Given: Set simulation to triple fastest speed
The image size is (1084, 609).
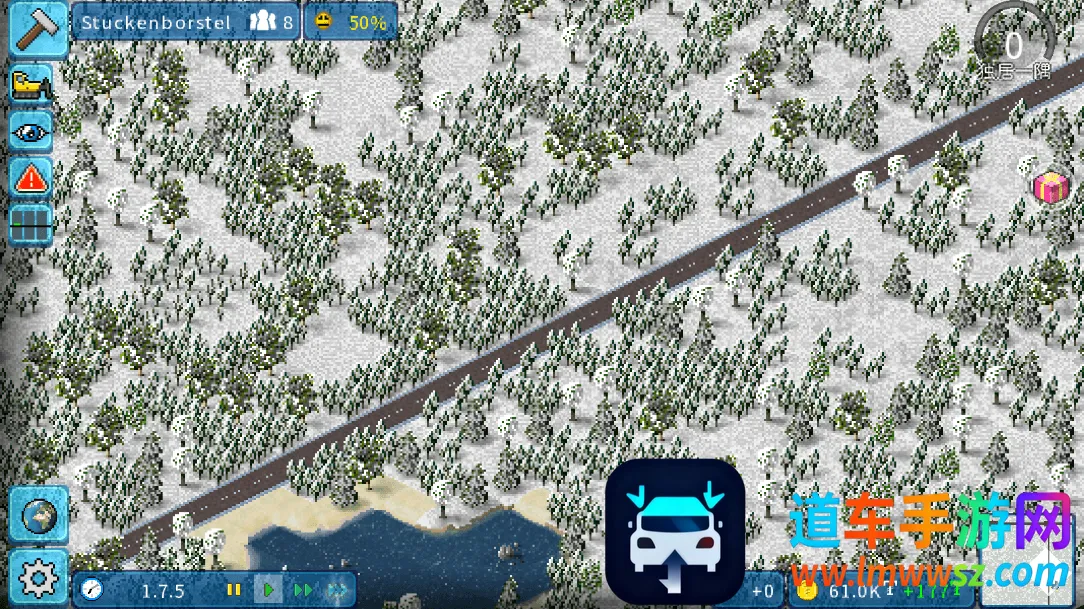Looking at the screenshot, I should click(338, 590).
